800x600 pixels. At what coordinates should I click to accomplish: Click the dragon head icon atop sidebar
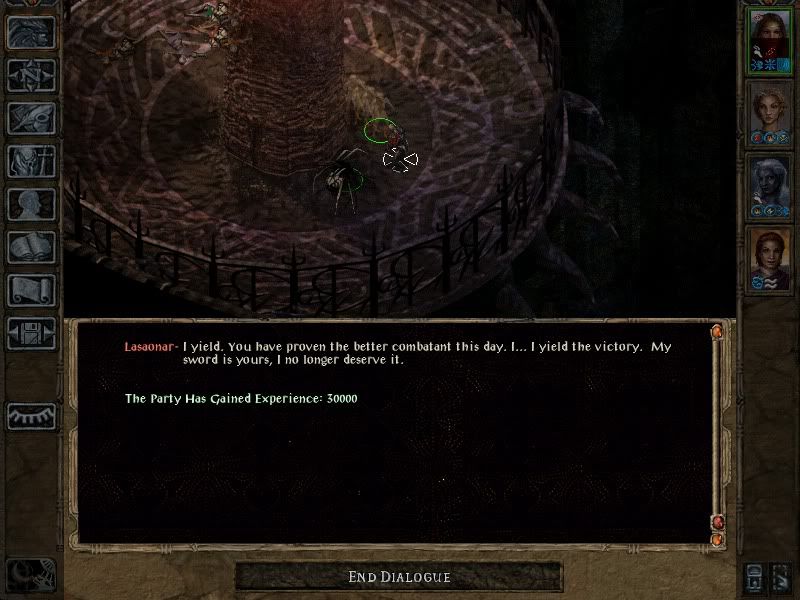coord(31,33)
